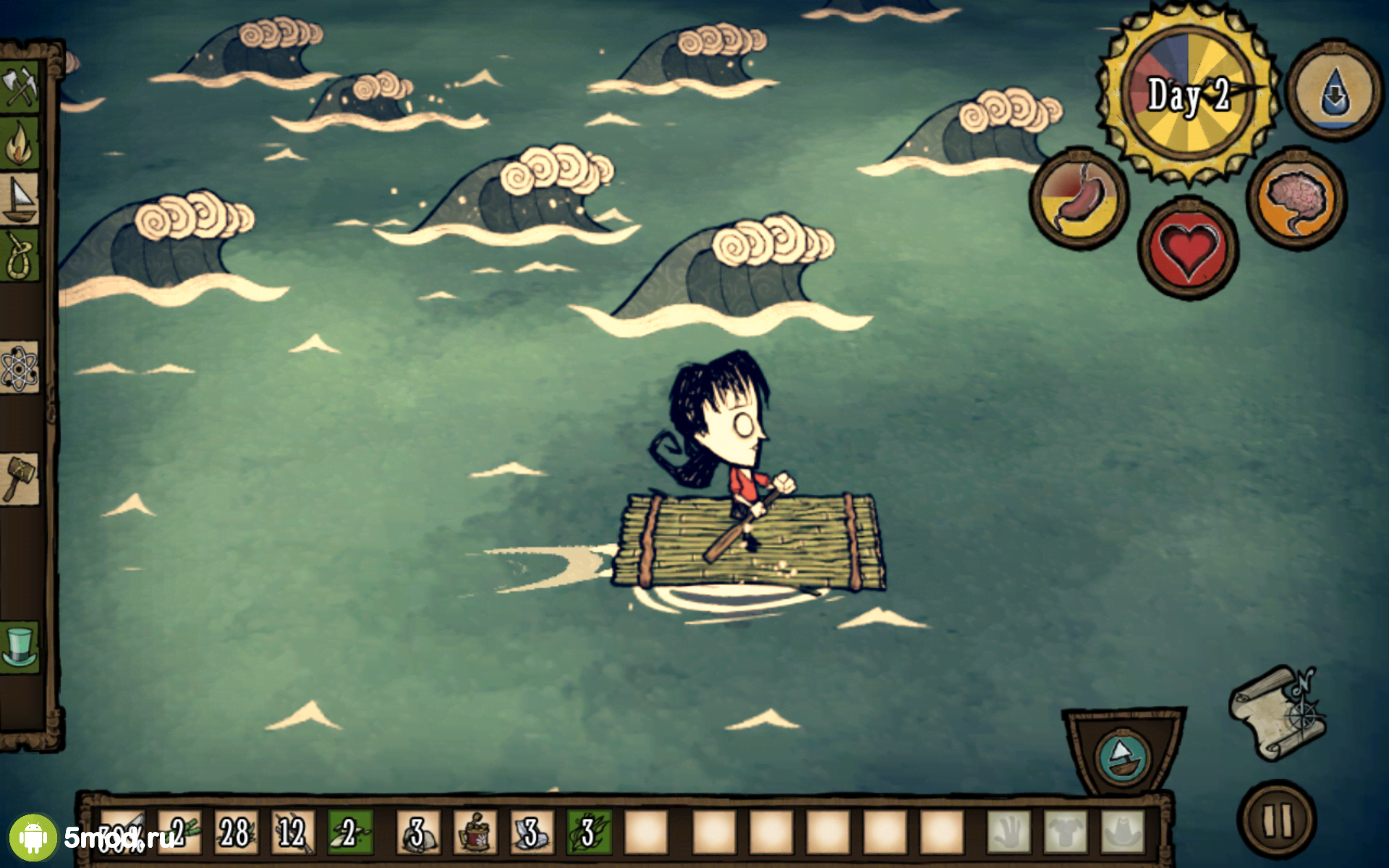
Task: Check the moisture droplet indicator
Action: pos(1333,88)
